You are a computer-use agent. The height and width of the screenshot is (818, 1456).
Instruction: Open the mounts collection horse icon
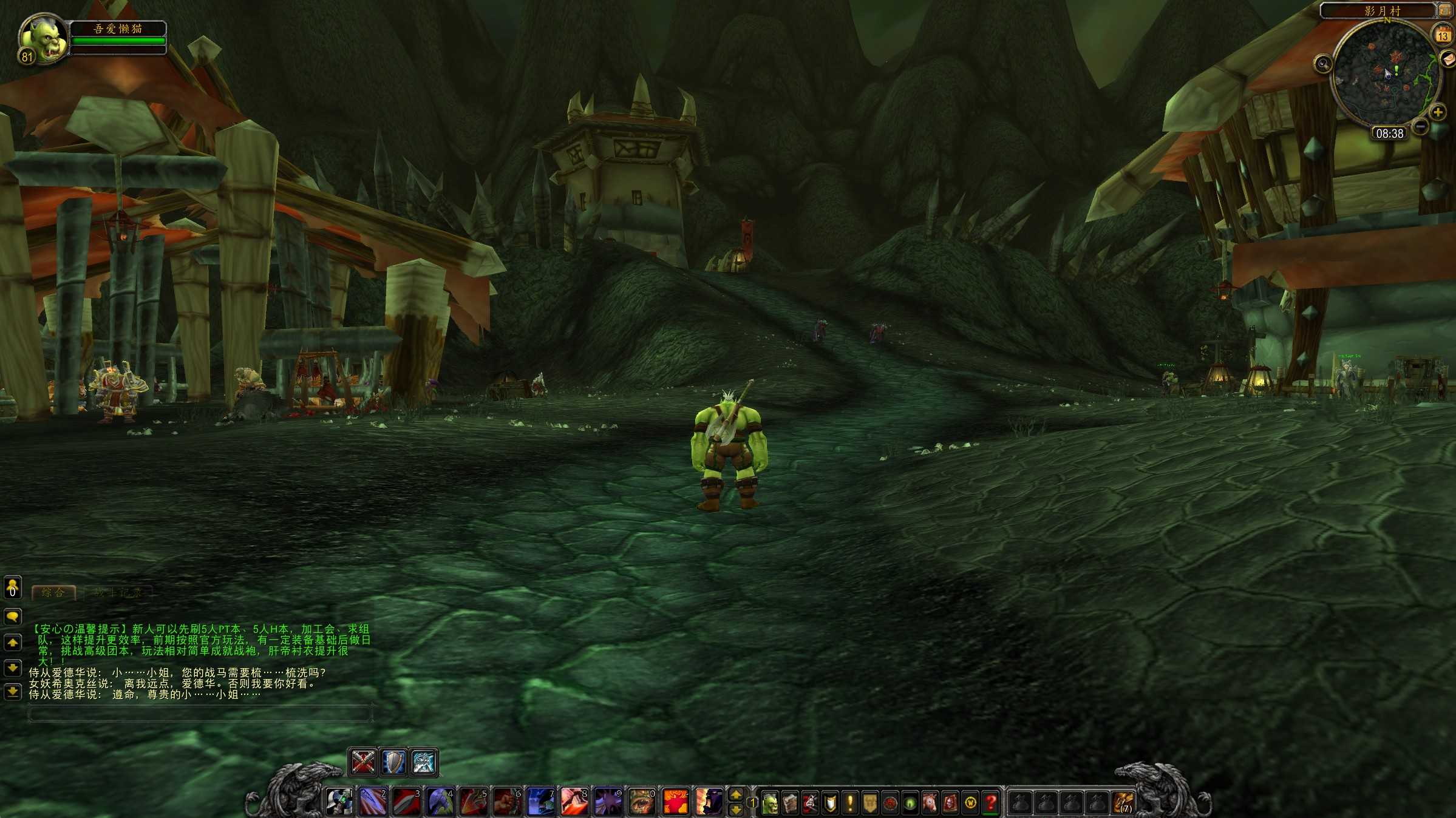[930, 803]
